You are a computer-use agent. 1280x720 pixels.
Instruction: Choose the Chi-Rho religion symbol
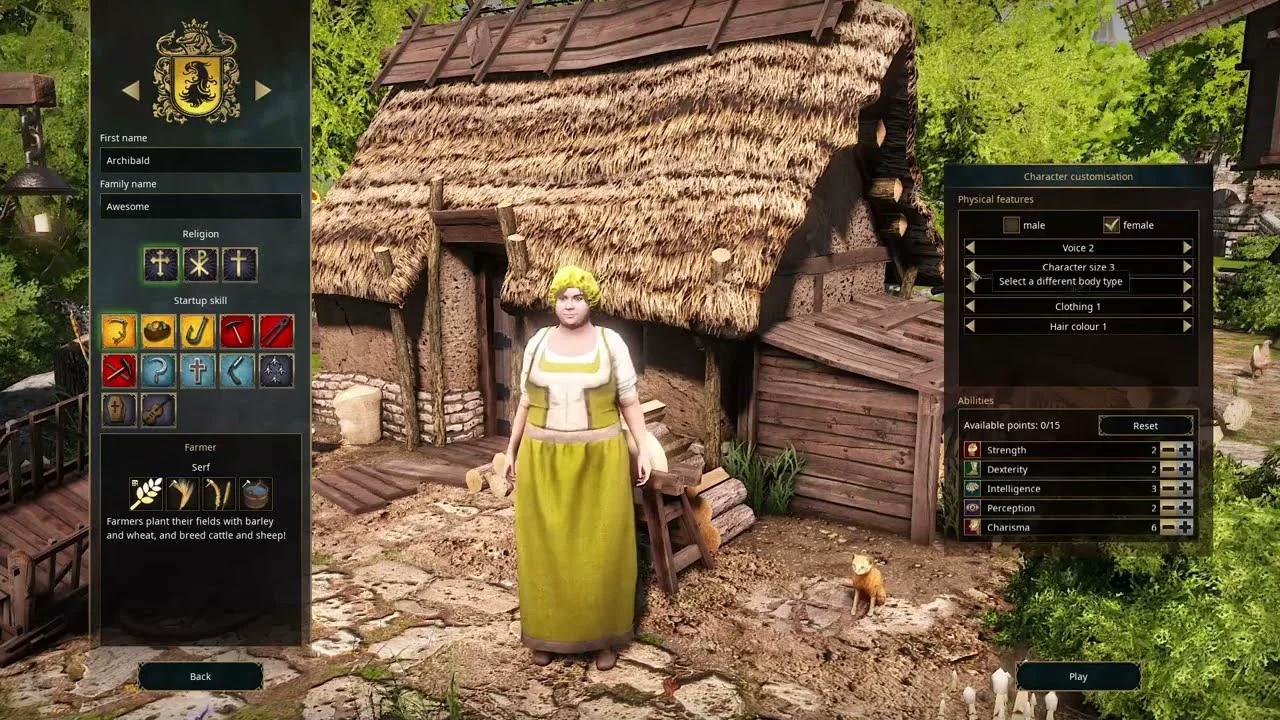pos(200,266)
